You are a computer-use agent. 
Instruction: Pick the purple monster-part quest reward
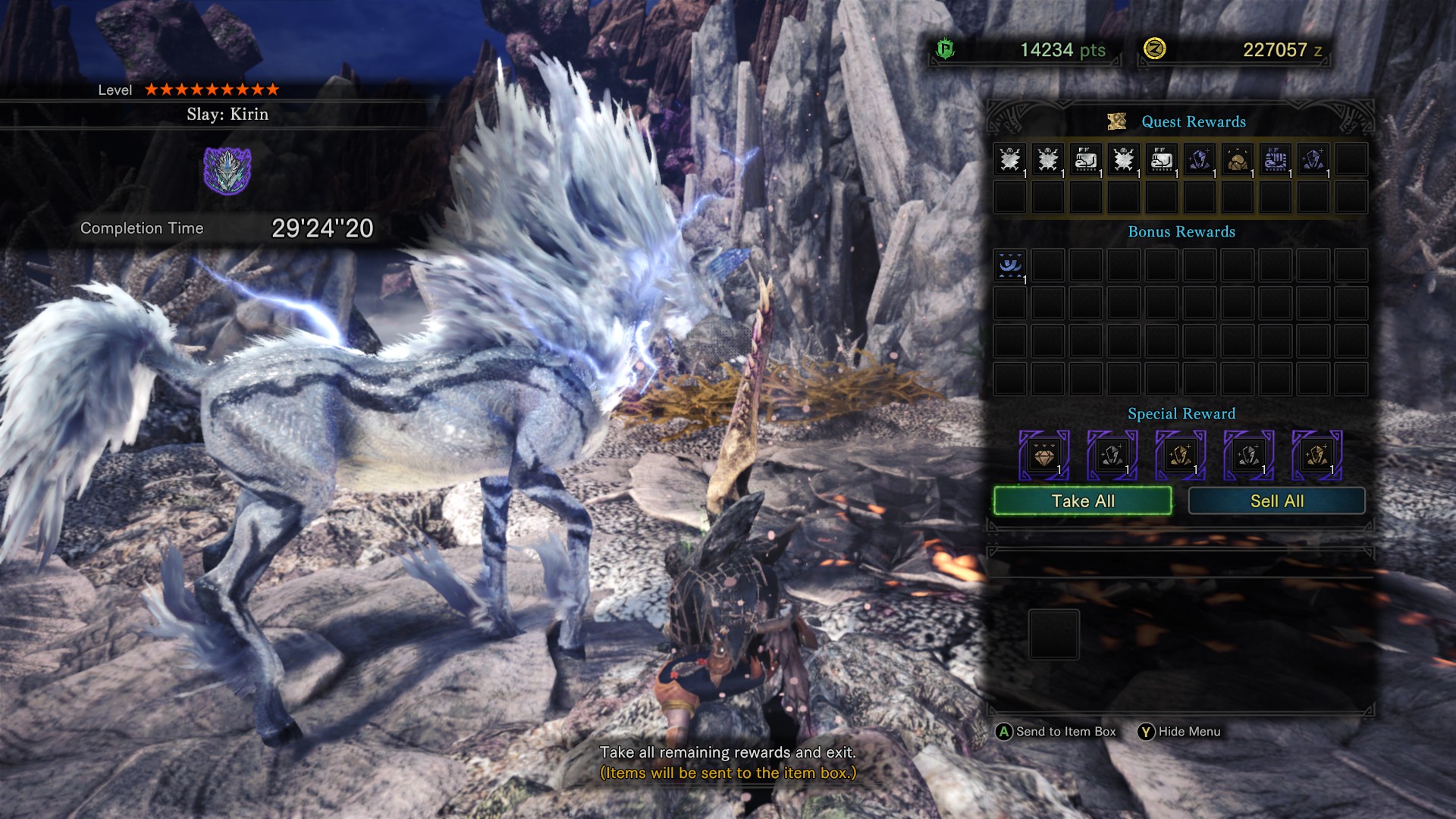click(1276, 160)
